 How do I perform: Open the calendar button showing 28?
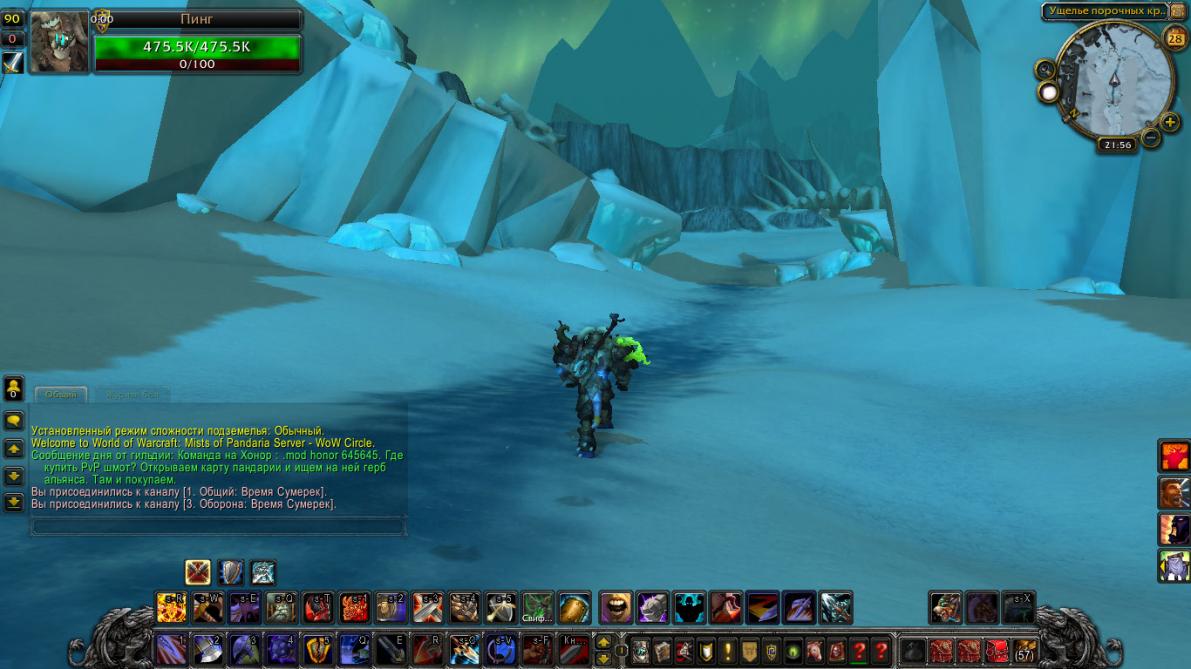click(x=1175, y=39)
